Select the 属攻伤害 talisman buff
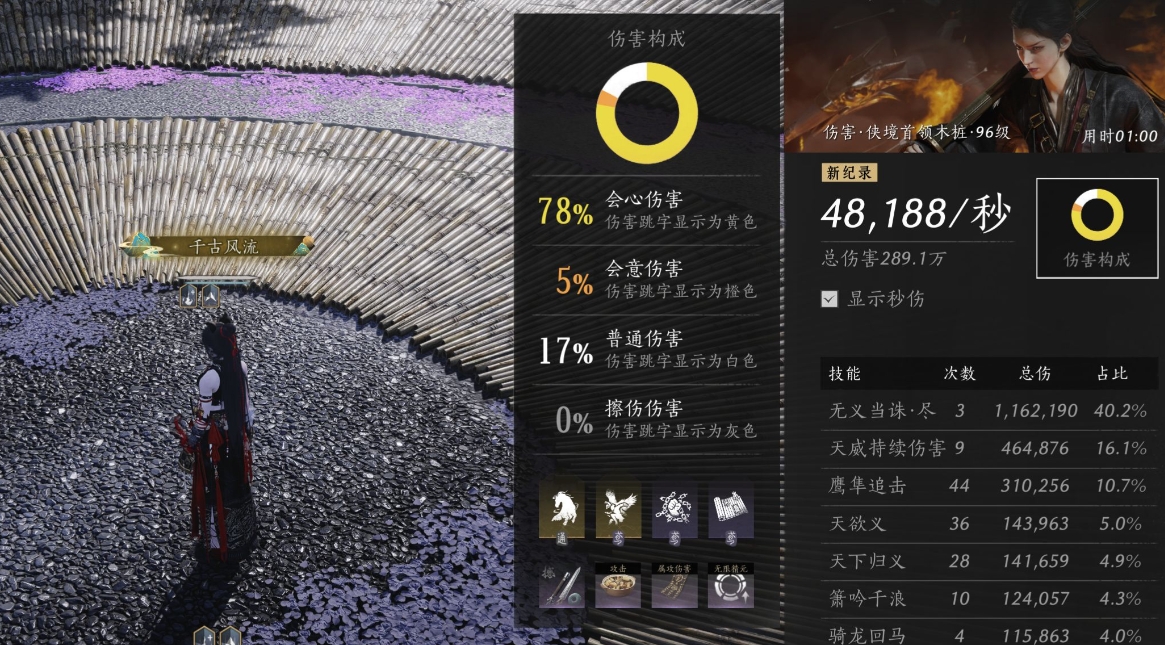Screen dimensions: 1165x645 (674, 585)
